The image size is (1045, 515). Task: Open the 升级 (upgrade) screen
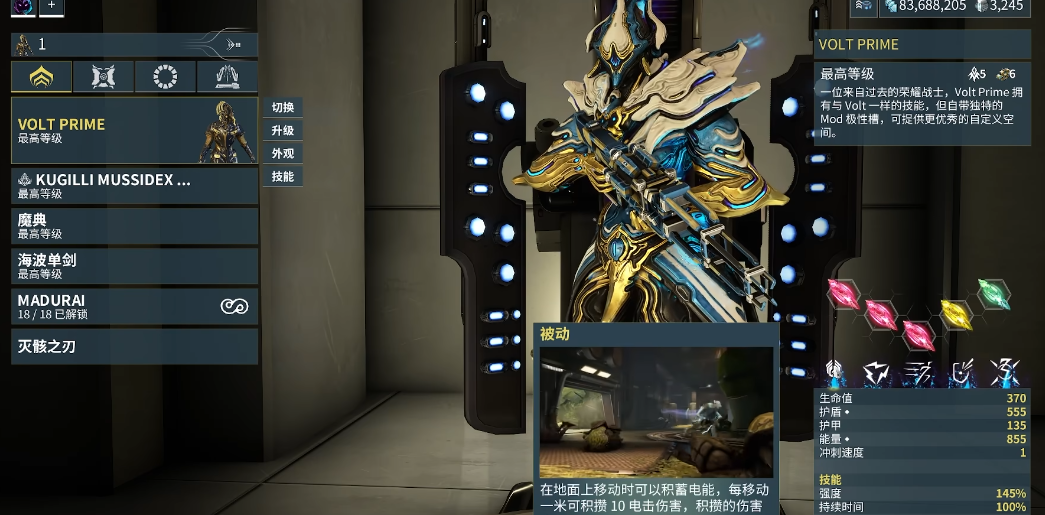[x=282, y=131]
